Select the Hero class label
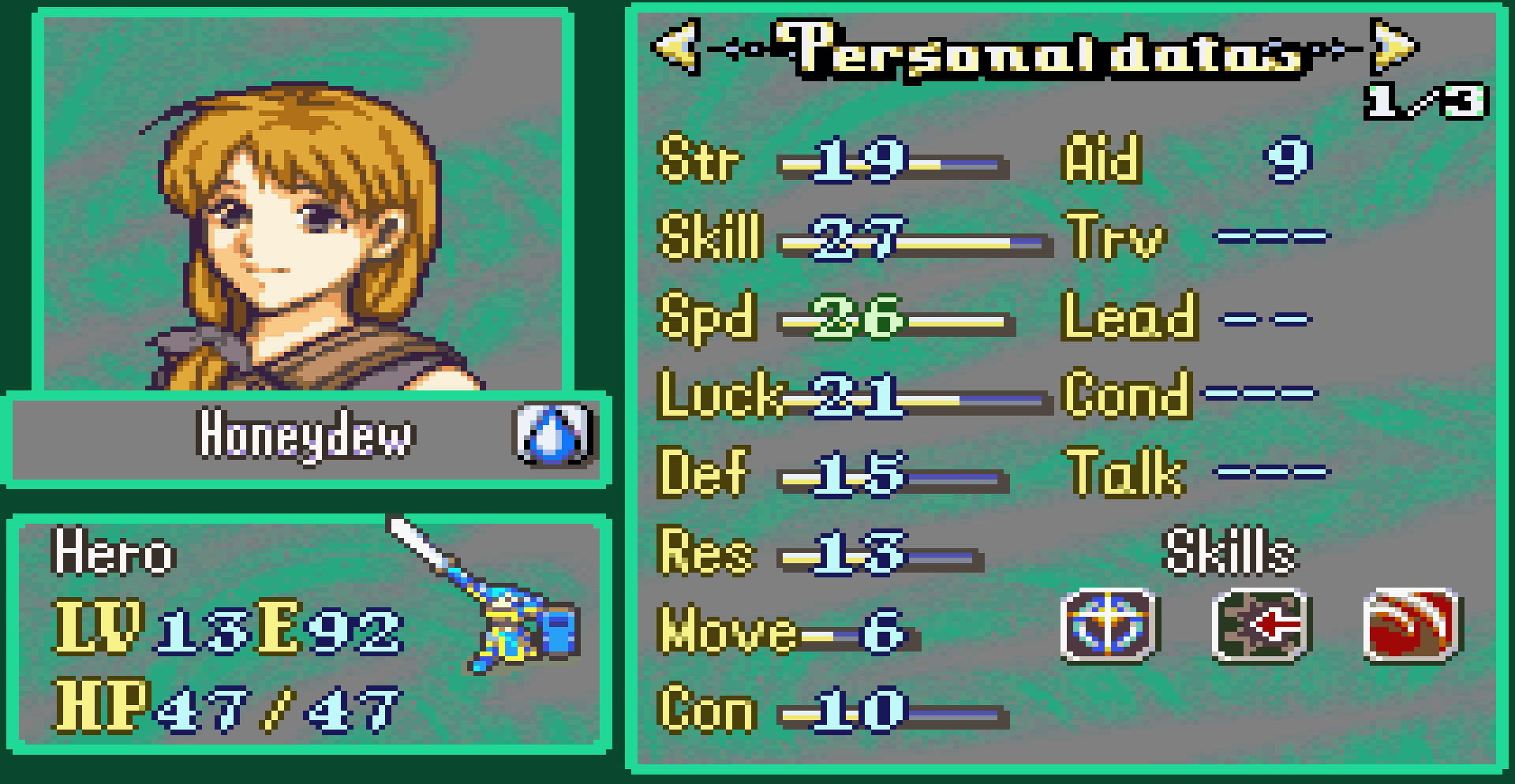 tap(115, 552)
